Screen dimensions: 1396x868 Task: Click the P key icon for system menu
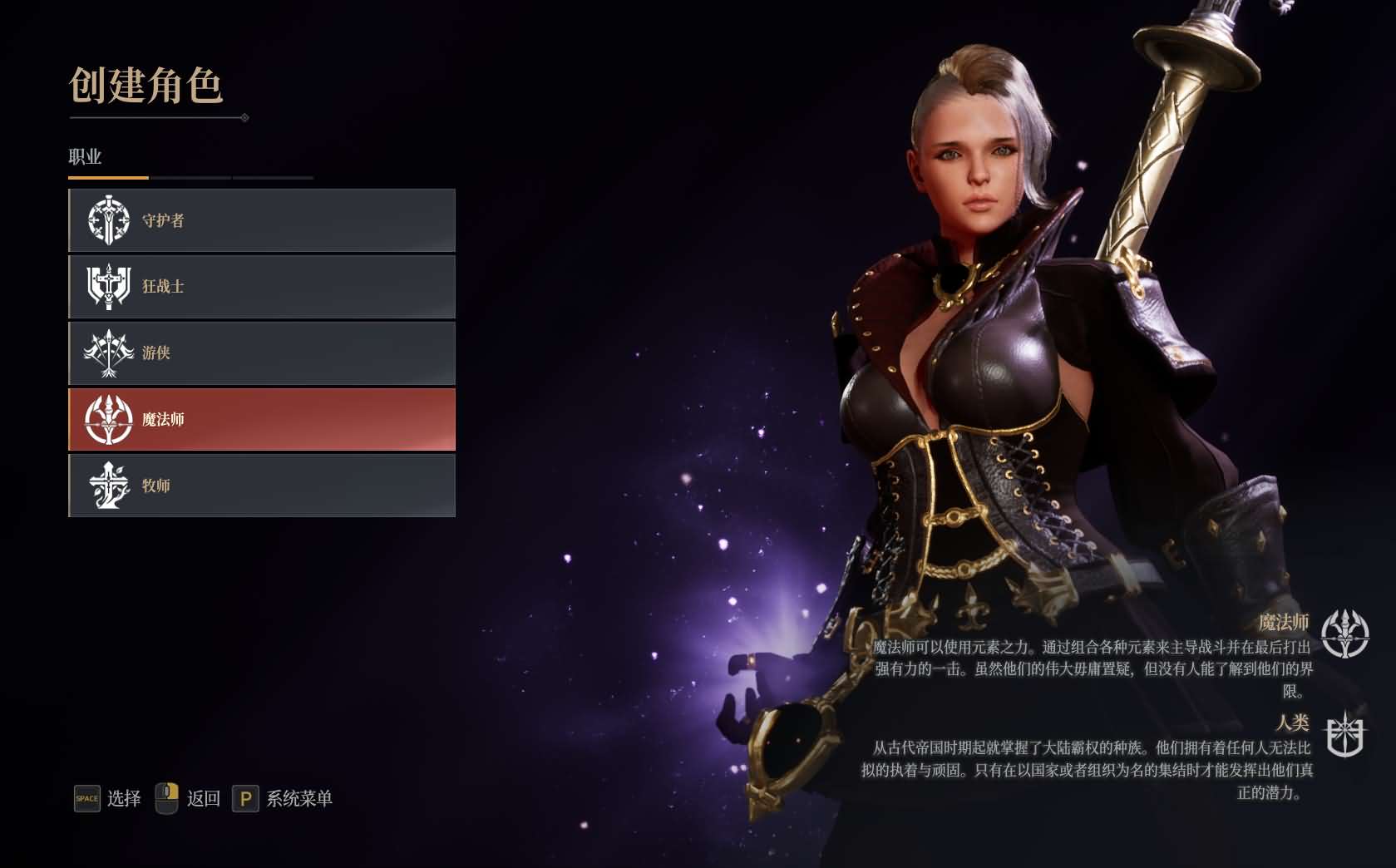click(245, 798)
